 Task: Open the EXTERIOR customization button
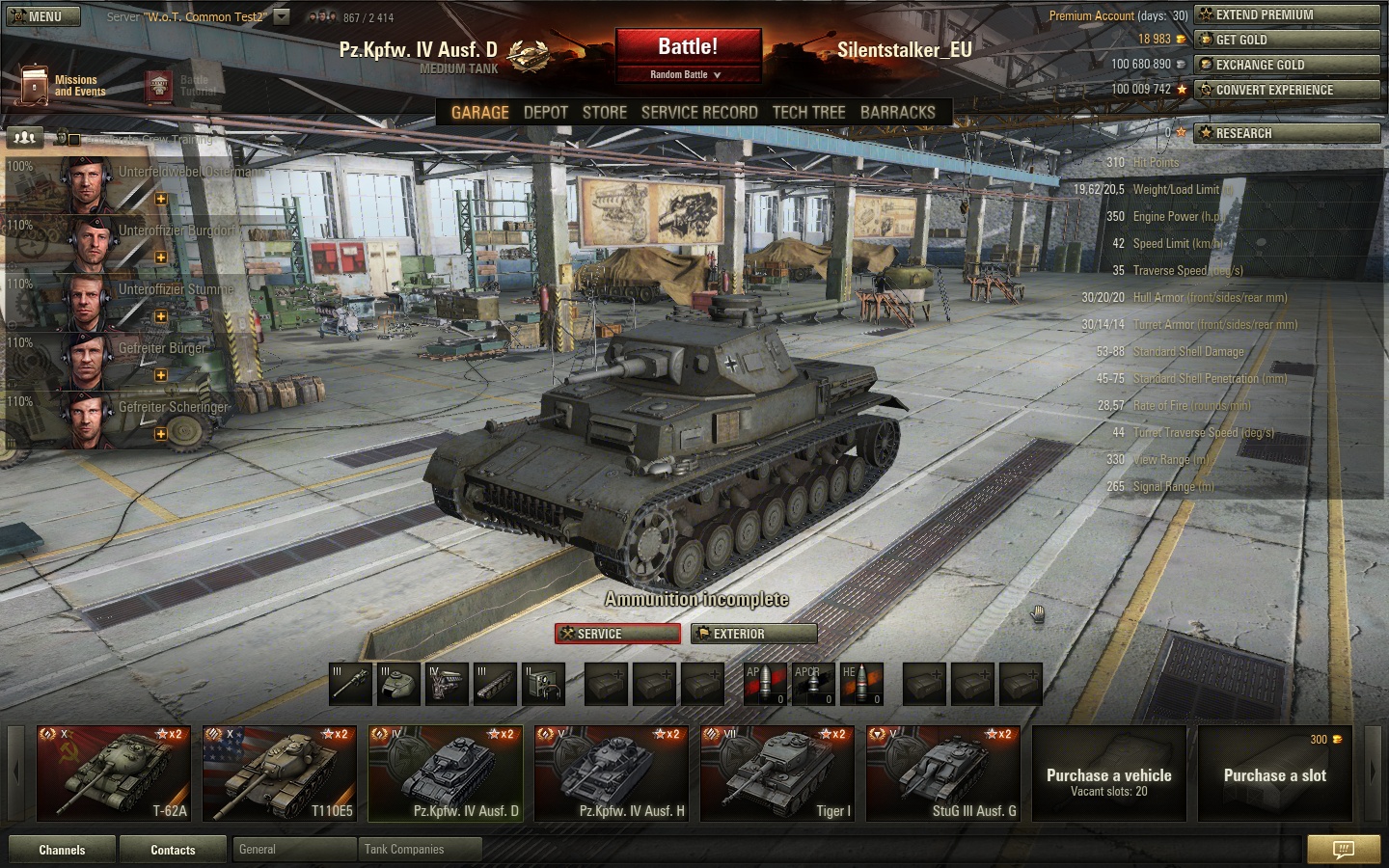coord(754,634)
